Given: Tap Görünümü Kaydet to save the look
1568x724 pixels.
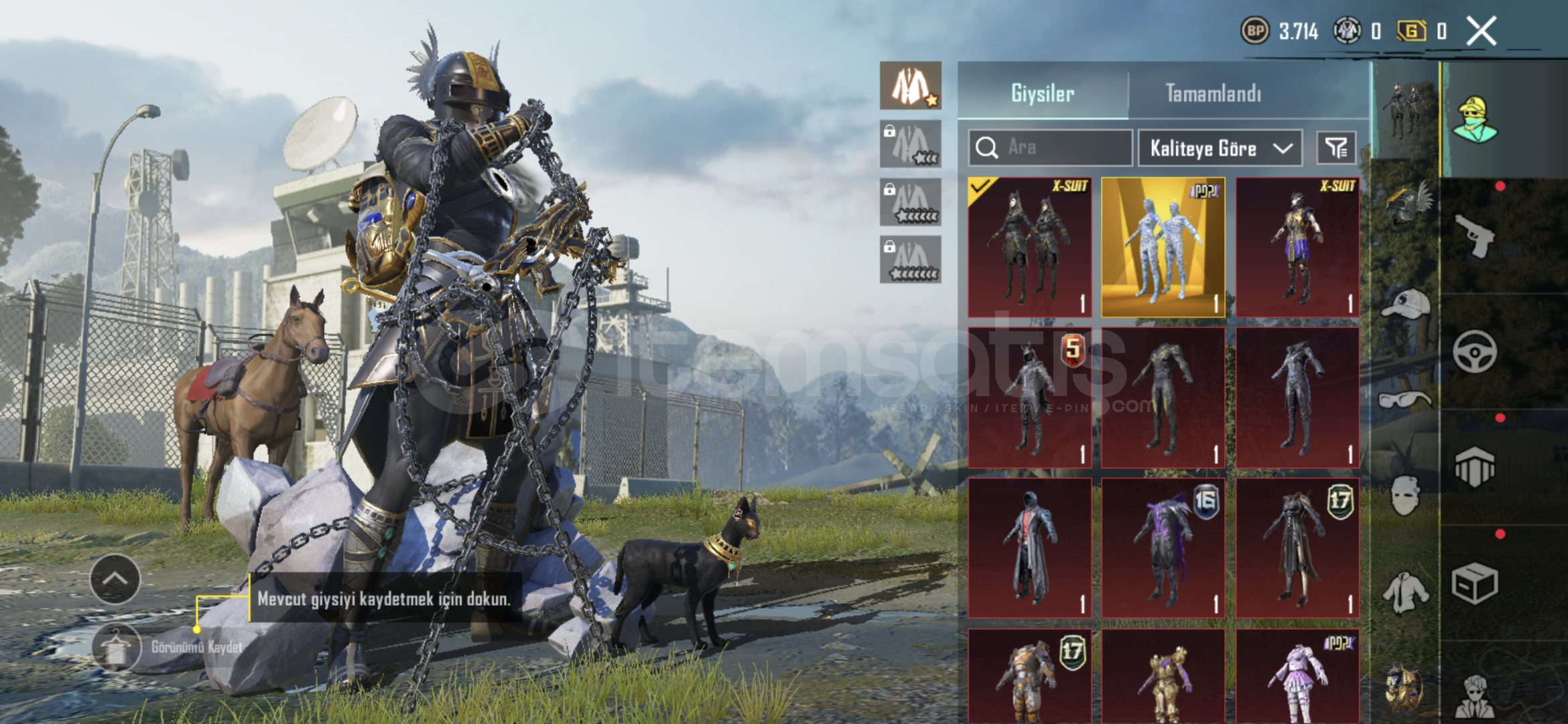Looking at the screenshot, I should pyautogui.click(x=116, y=648).
